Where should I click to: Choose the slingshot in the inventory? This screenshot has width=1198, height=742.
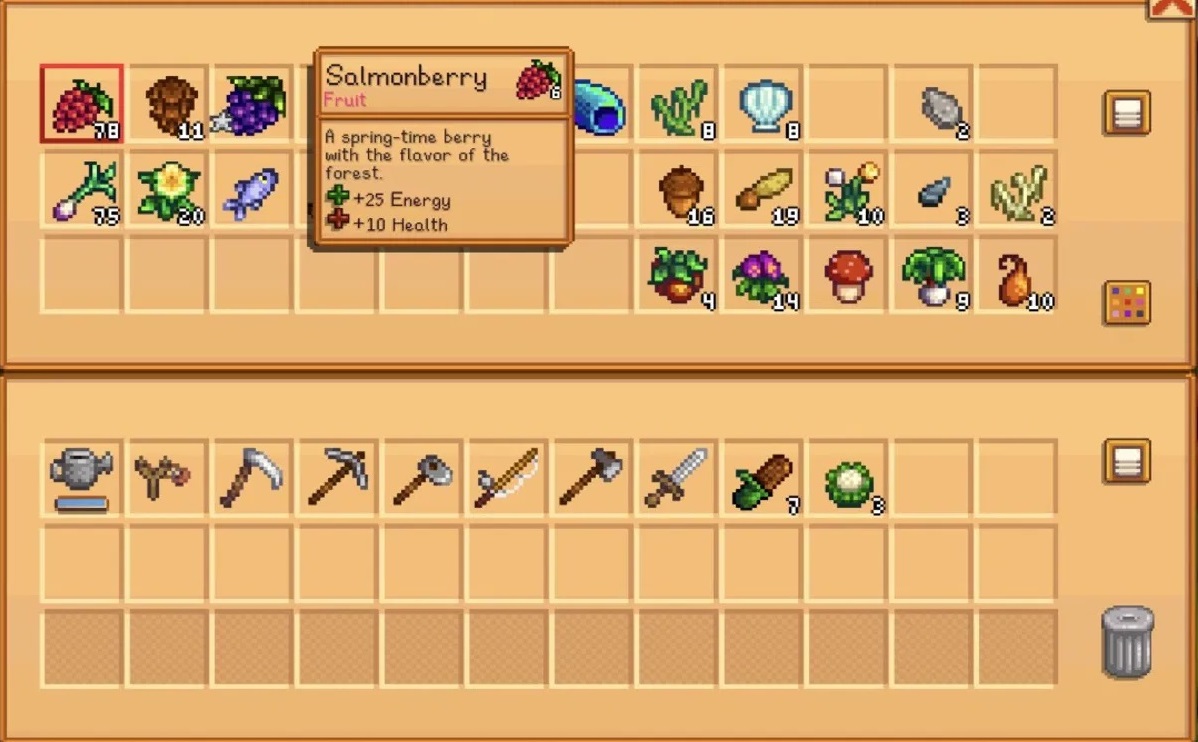point(166,477)
